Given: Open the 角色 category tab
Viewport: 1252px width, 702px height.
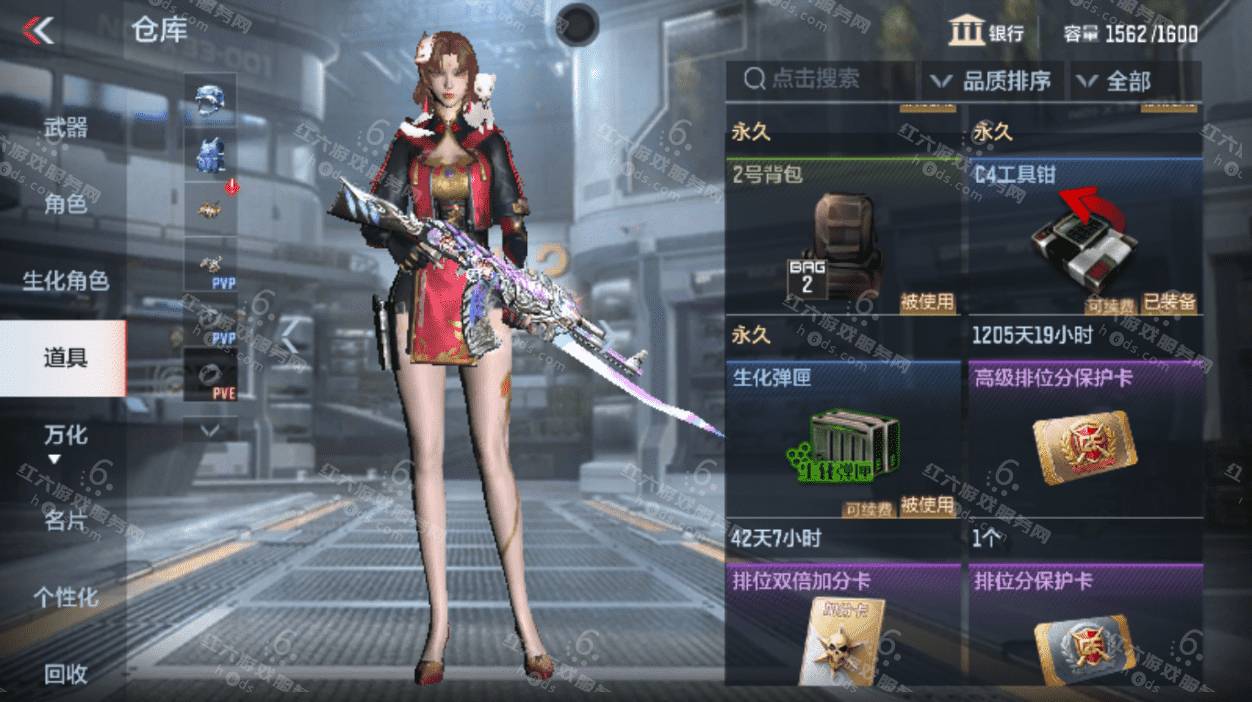Looking at the screenshot, I should pyautogui.click(x=65, y=205).
